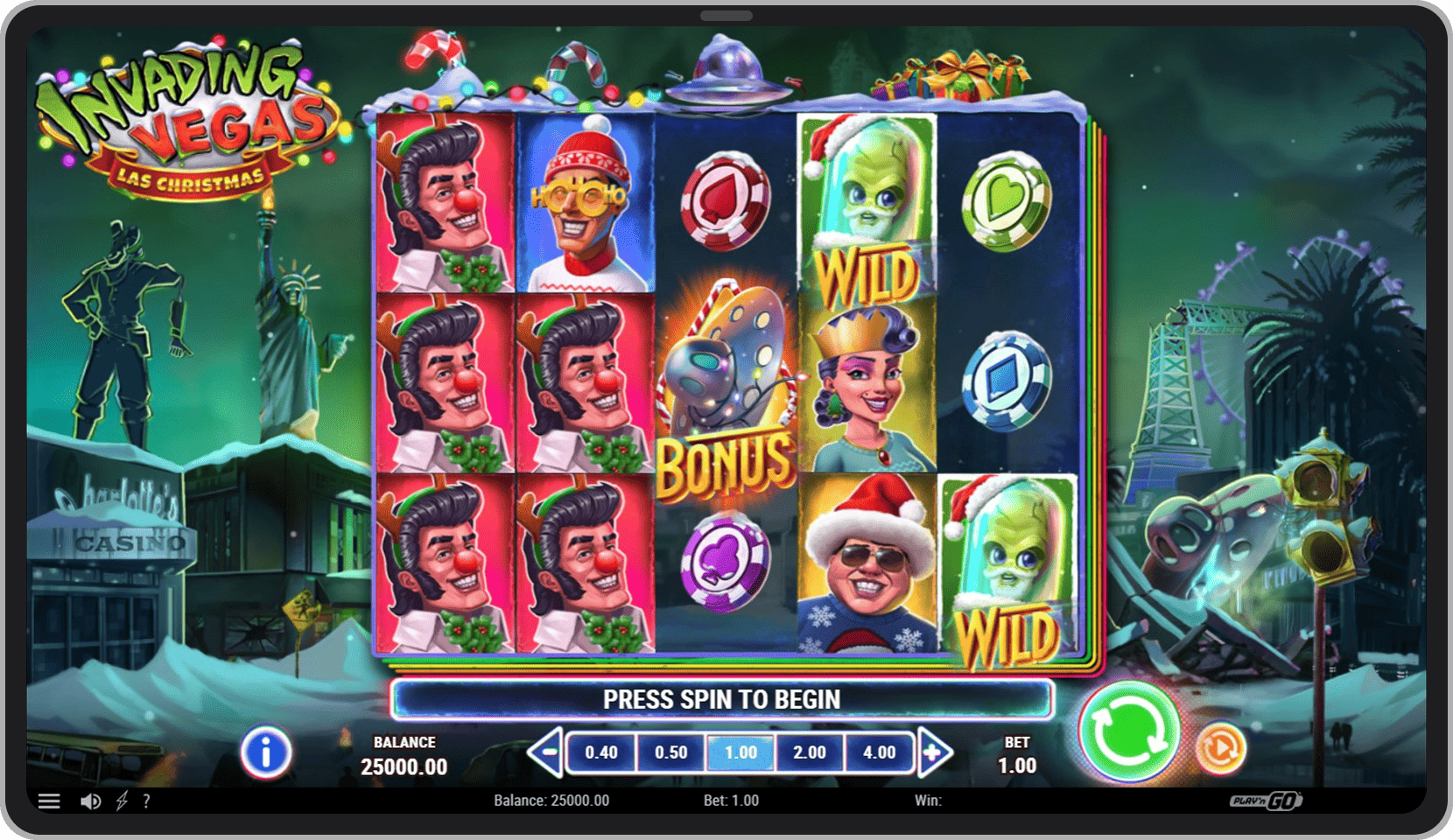1453x840 pixels.
Task: Select the 0.40 bet option
Action: [x=600, y=752]
